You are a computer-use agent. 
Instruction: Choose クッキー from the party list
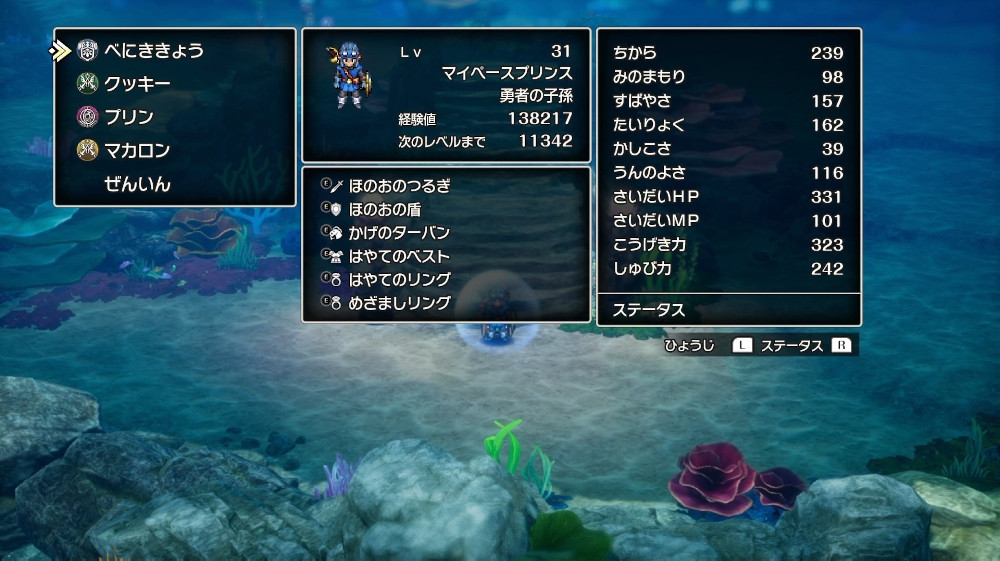137,84
